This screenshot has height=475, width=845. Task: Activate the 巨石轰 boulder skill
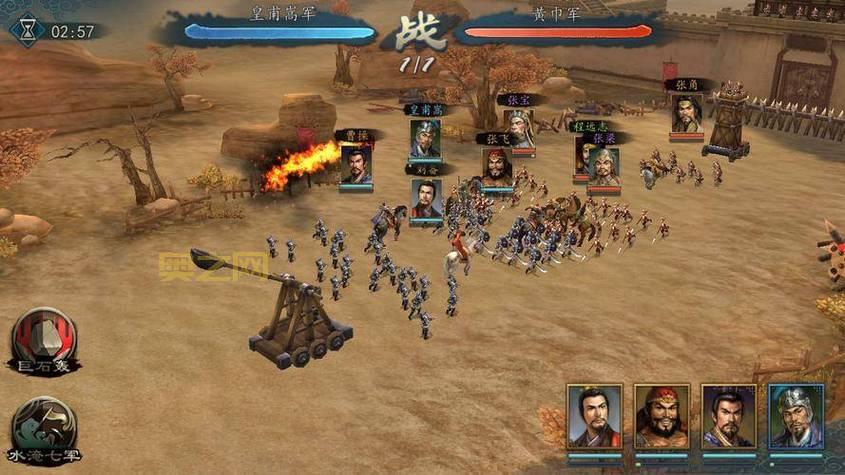click(x=41, y=338)
